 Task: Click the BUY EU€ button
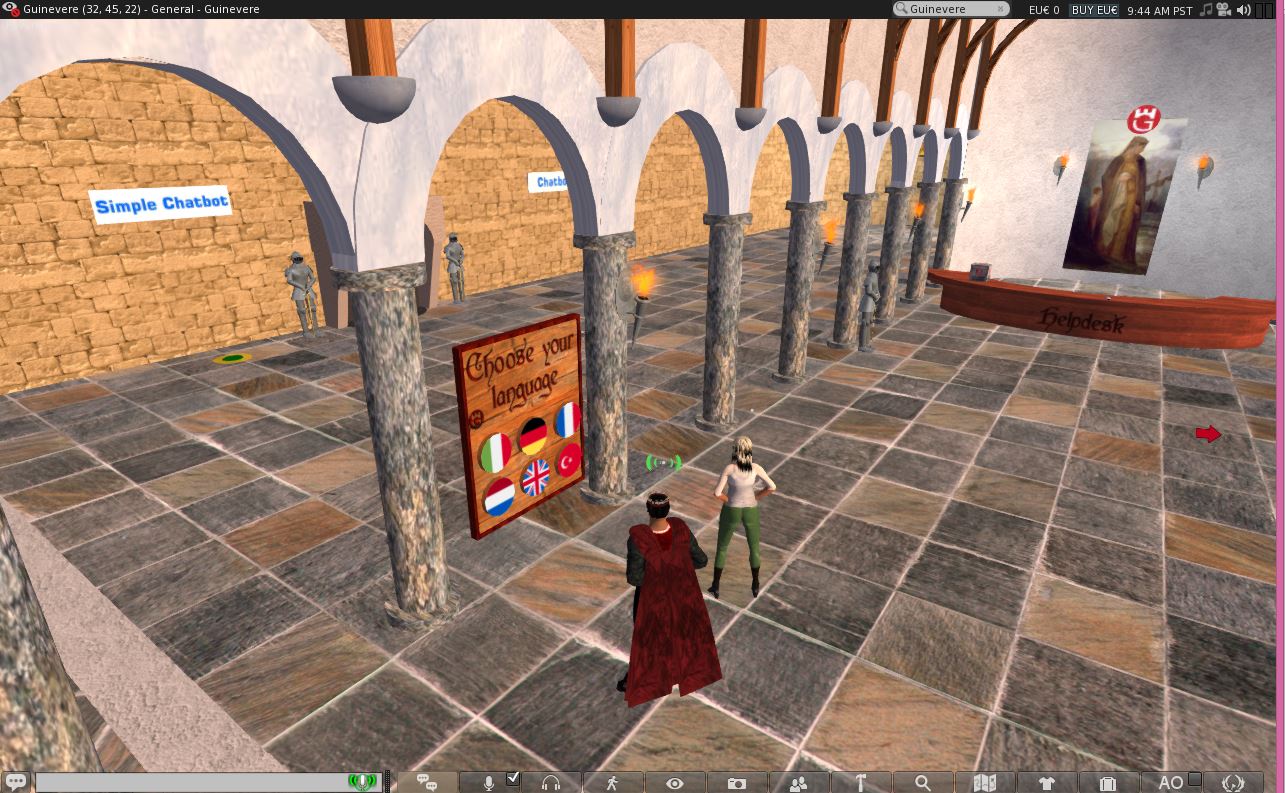click(x=1096, y=9)
